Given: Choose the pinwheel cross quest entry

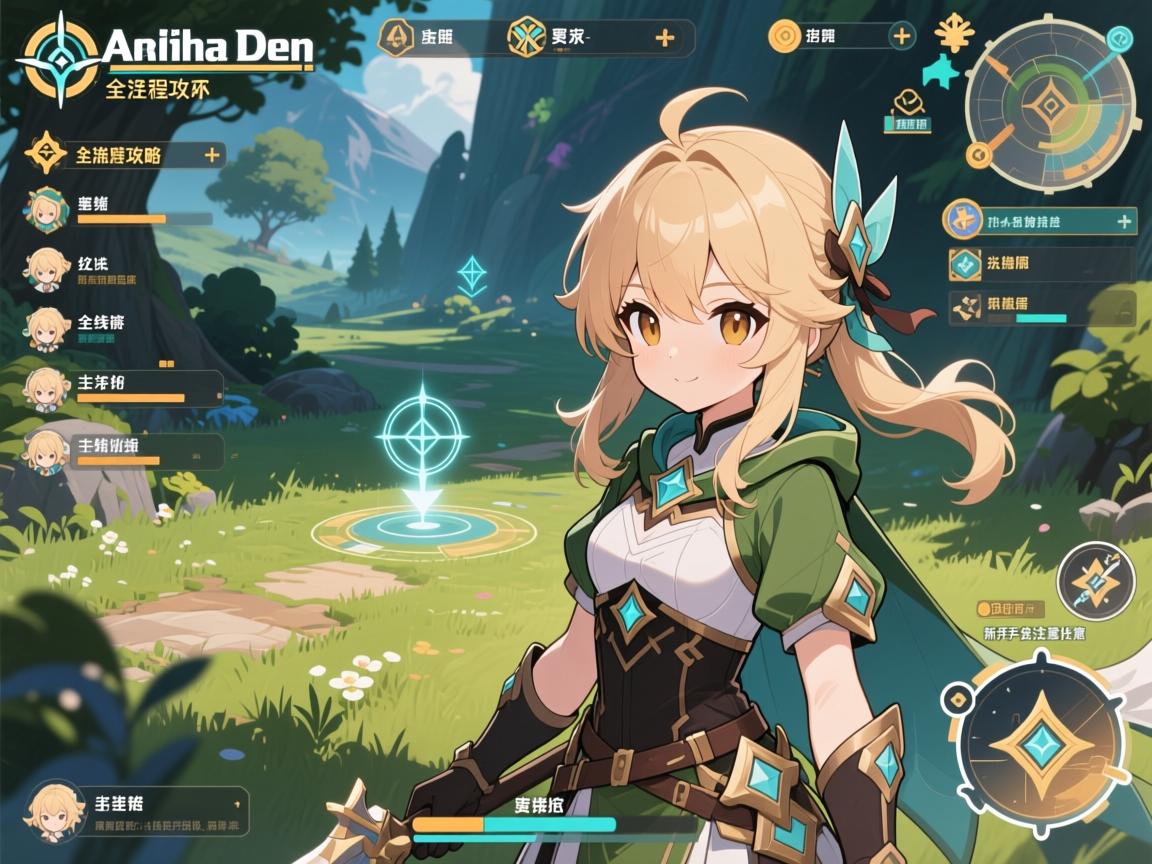Looking at the screenshot, I should point(965,308).
